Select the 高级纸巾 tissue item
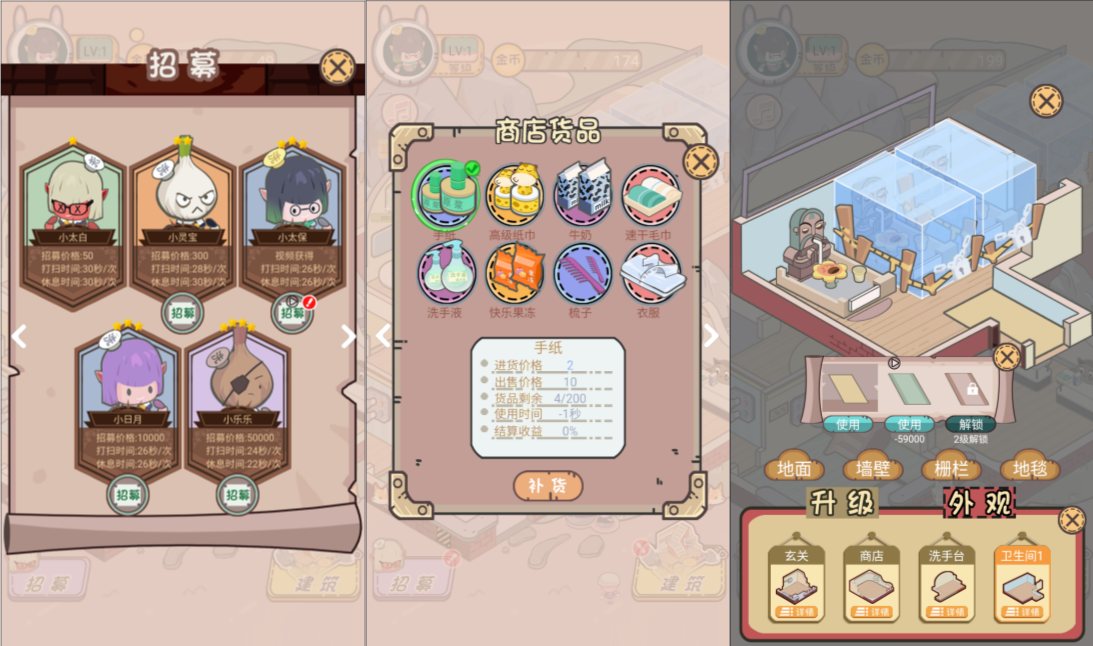Viewport: 1093px width, 646px height. click(x=516, y=196)
